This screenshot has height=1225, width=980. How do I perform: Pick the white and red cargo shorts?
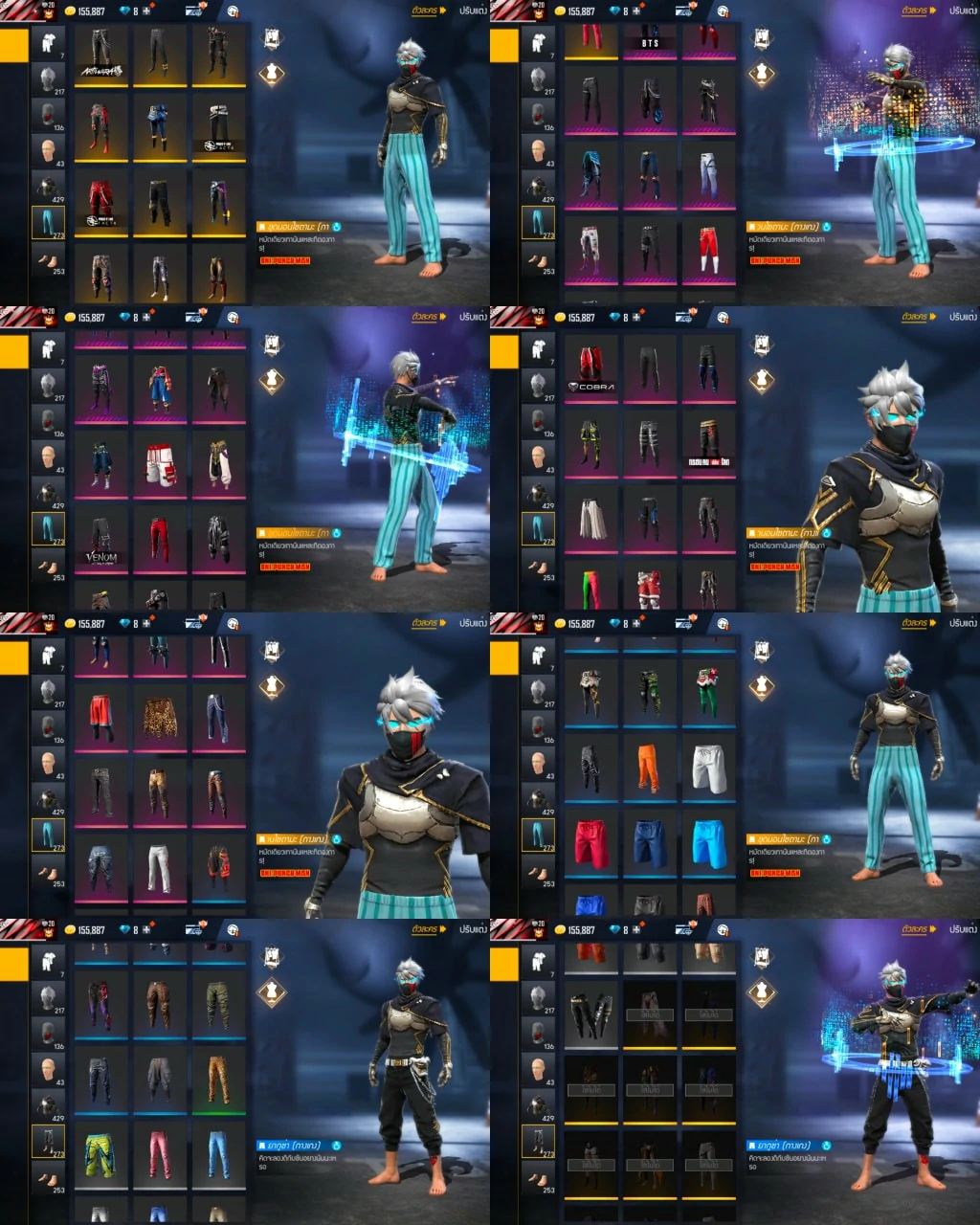pyautogui.click(x=159, y=466)
